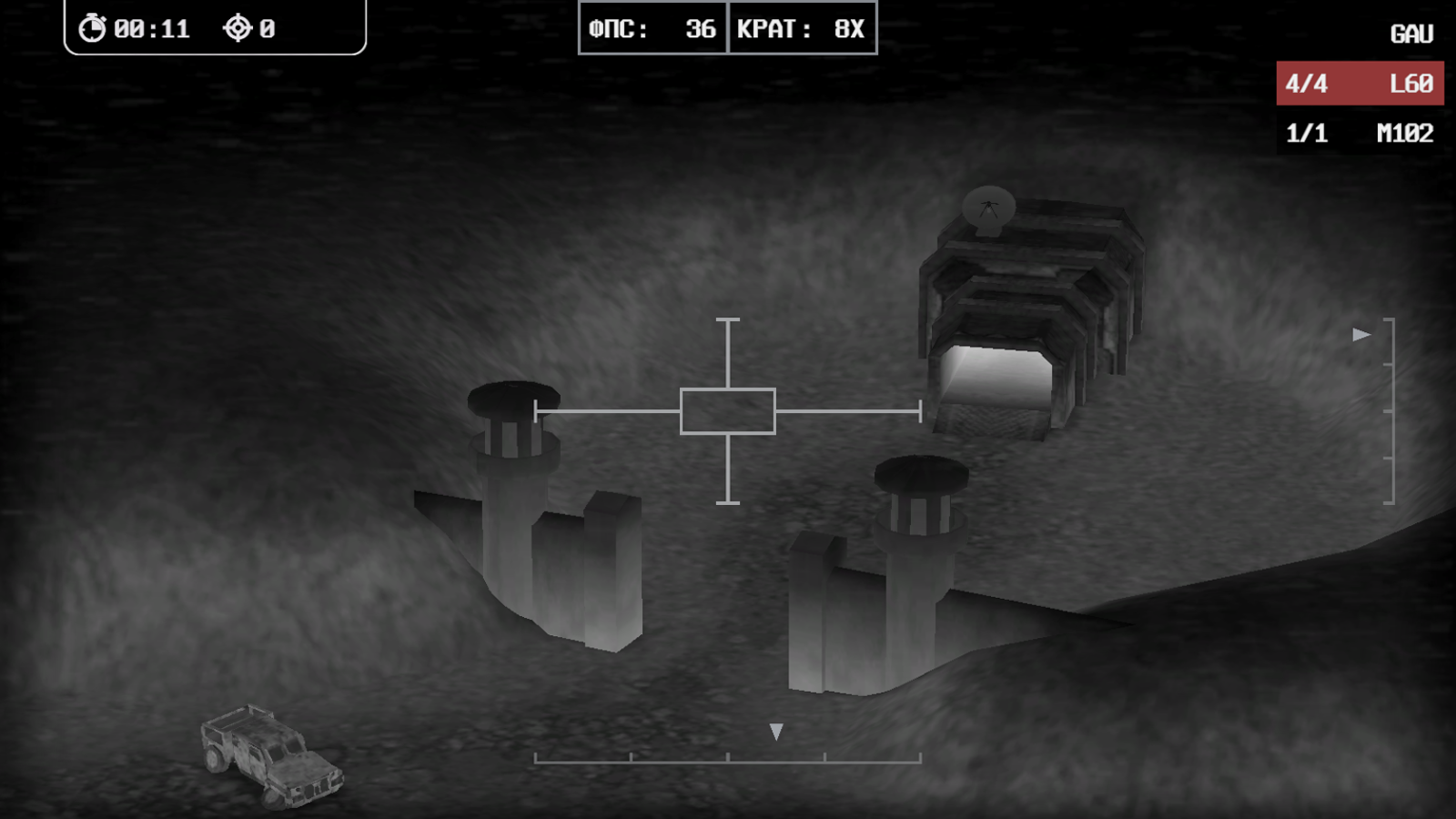Image resolution: width=1456 pixels, height=819 pixels.
Task: Click the vertical elevation scale on the right
Action: tap(1391, 409)
